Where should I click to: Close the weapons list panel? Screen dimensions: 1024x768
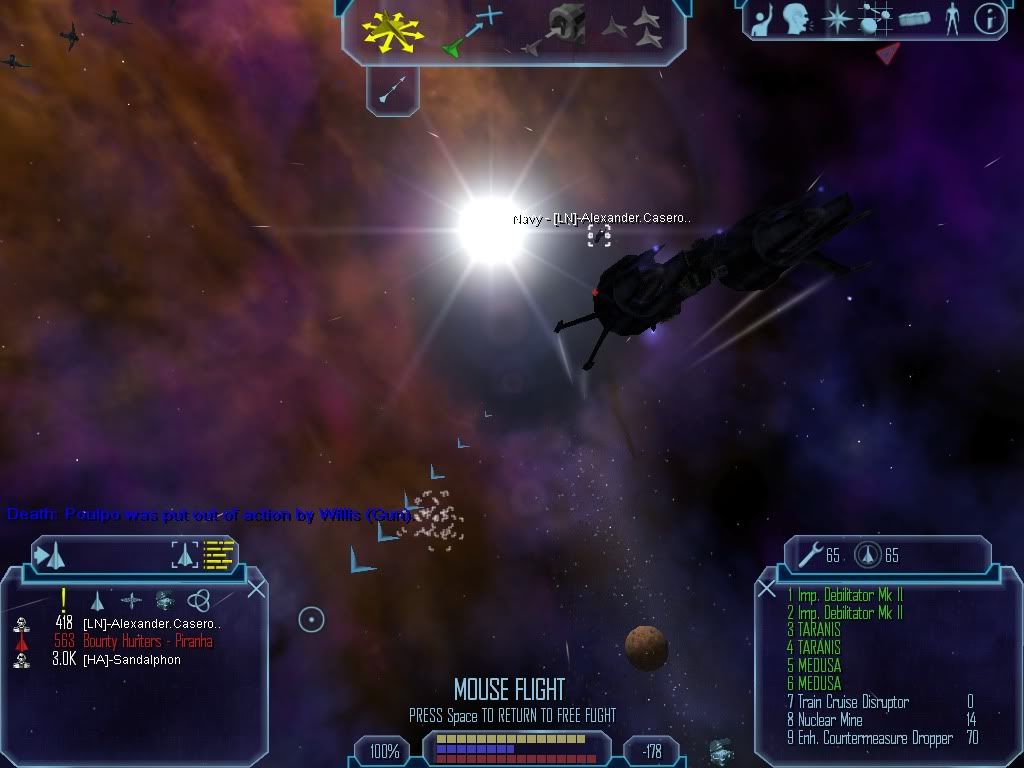[x=767, y=588]
